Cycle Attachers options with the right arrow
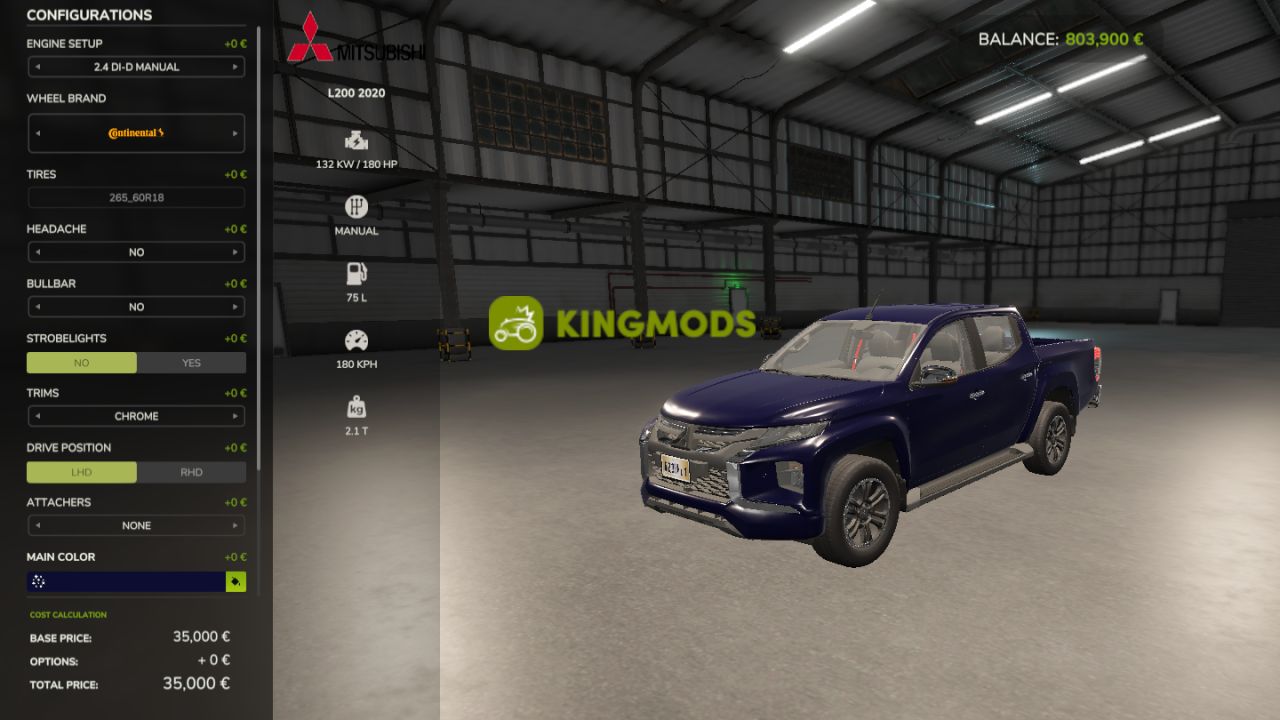 [x=237, y=525]
